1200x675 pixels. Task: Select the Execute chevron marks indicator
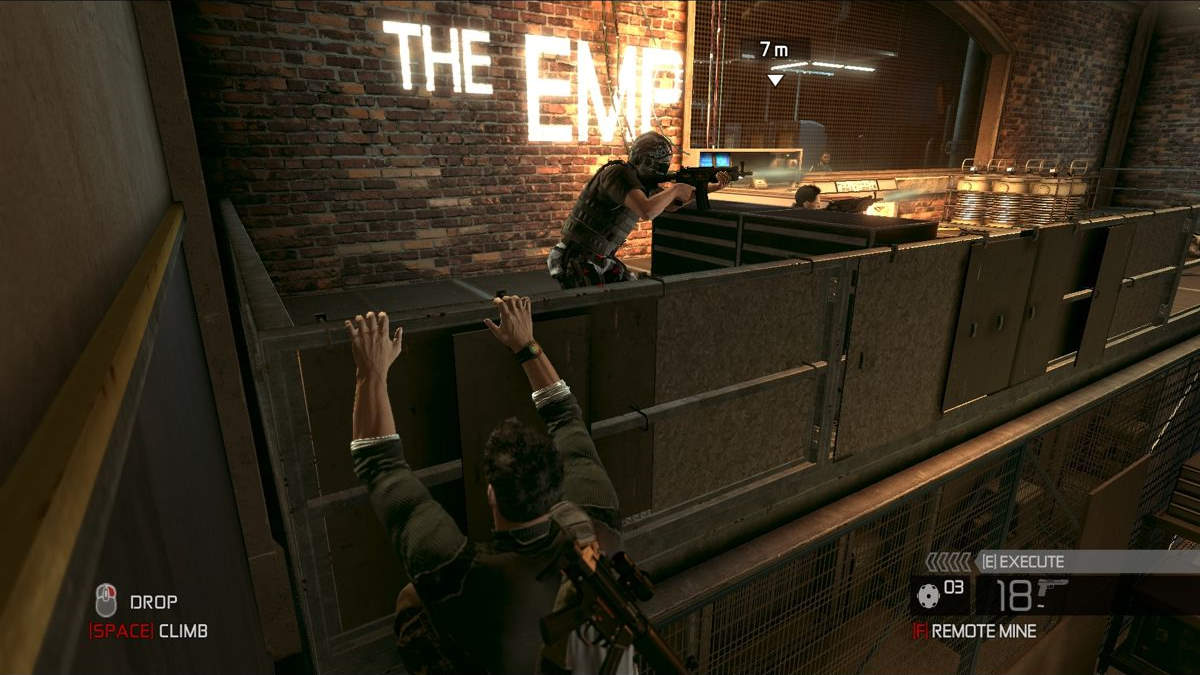pos(948,562)
